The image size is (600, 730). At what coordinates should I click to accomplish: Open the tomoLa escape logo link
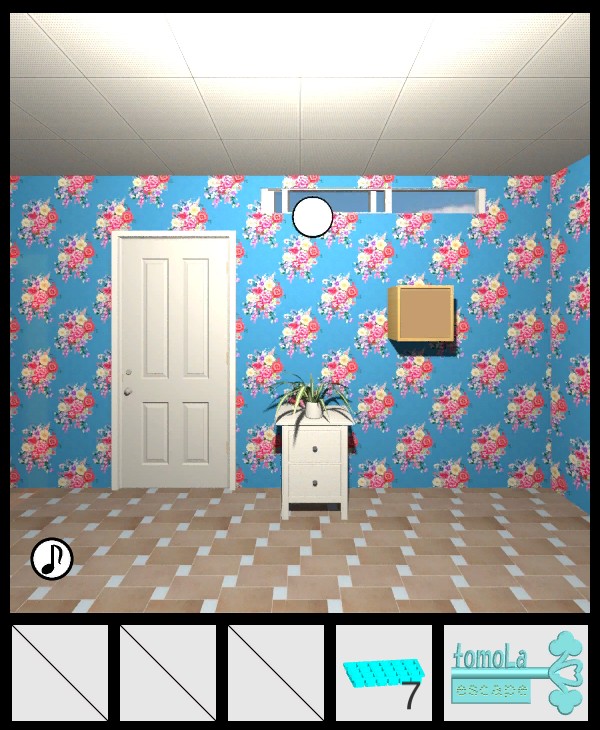(x=515, y=672)
